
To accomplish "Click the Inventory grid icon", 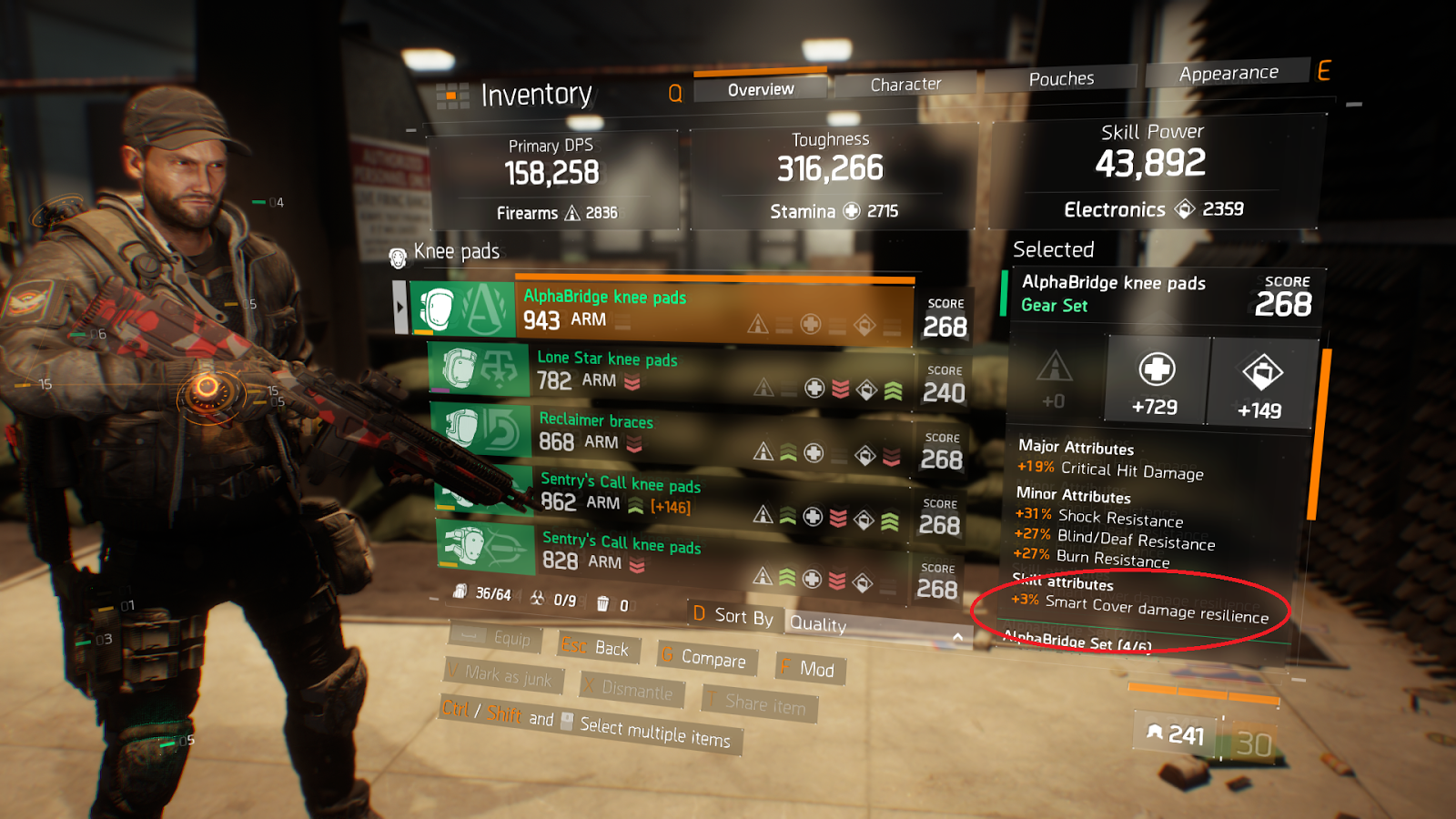I will [x=452, y=96].
